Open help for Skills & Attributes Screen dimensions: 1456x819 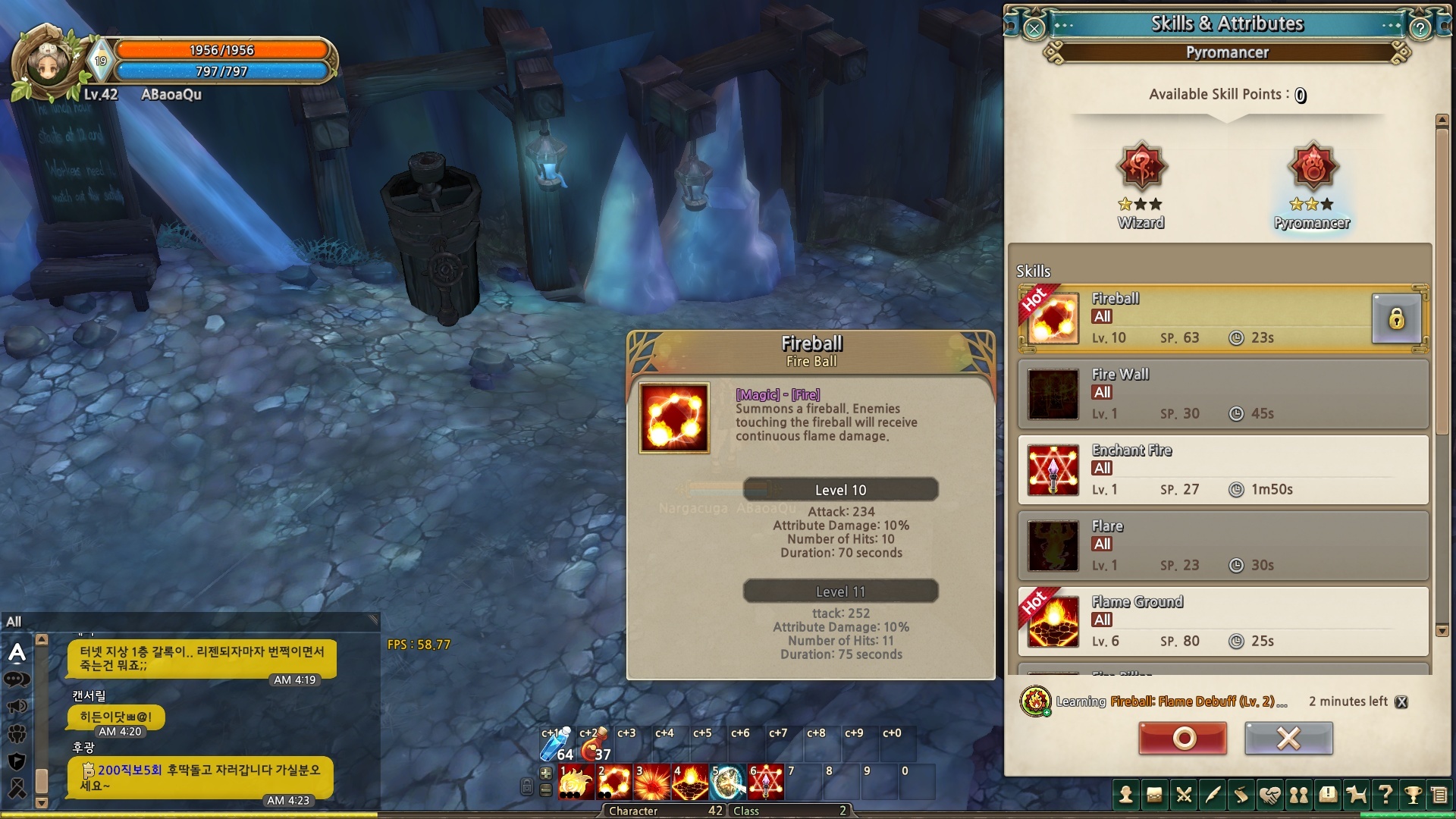pyautogui.click(x=1420, y=29)
